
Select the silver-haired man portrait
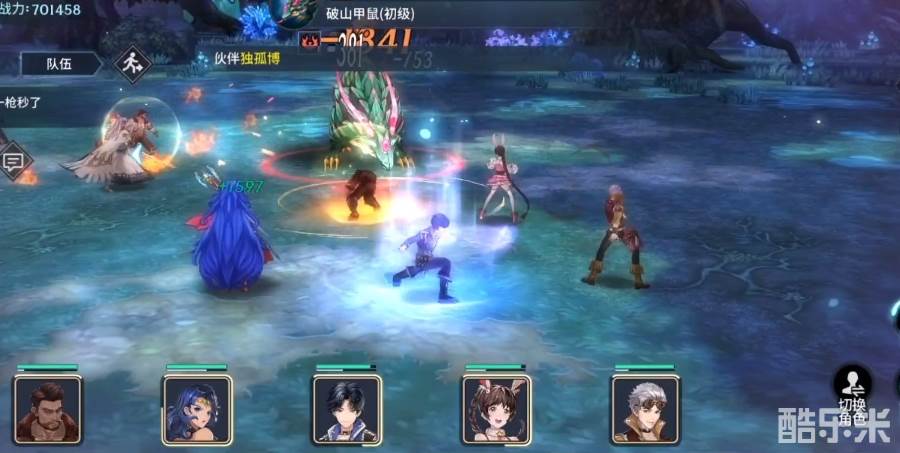point(645,409)
